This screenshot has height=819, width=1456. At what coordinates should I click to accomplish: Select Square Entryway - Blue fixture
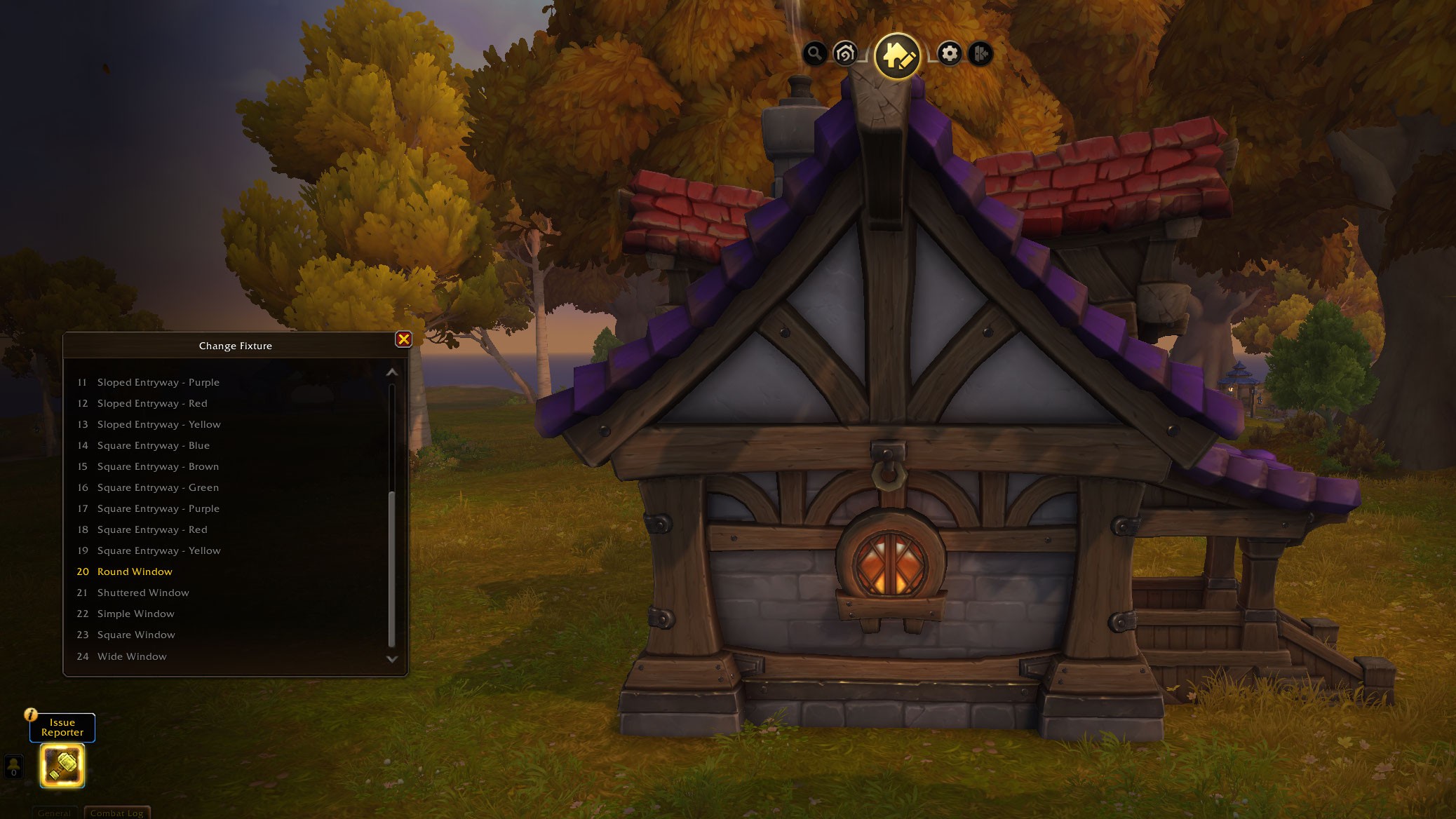point(153,445)
